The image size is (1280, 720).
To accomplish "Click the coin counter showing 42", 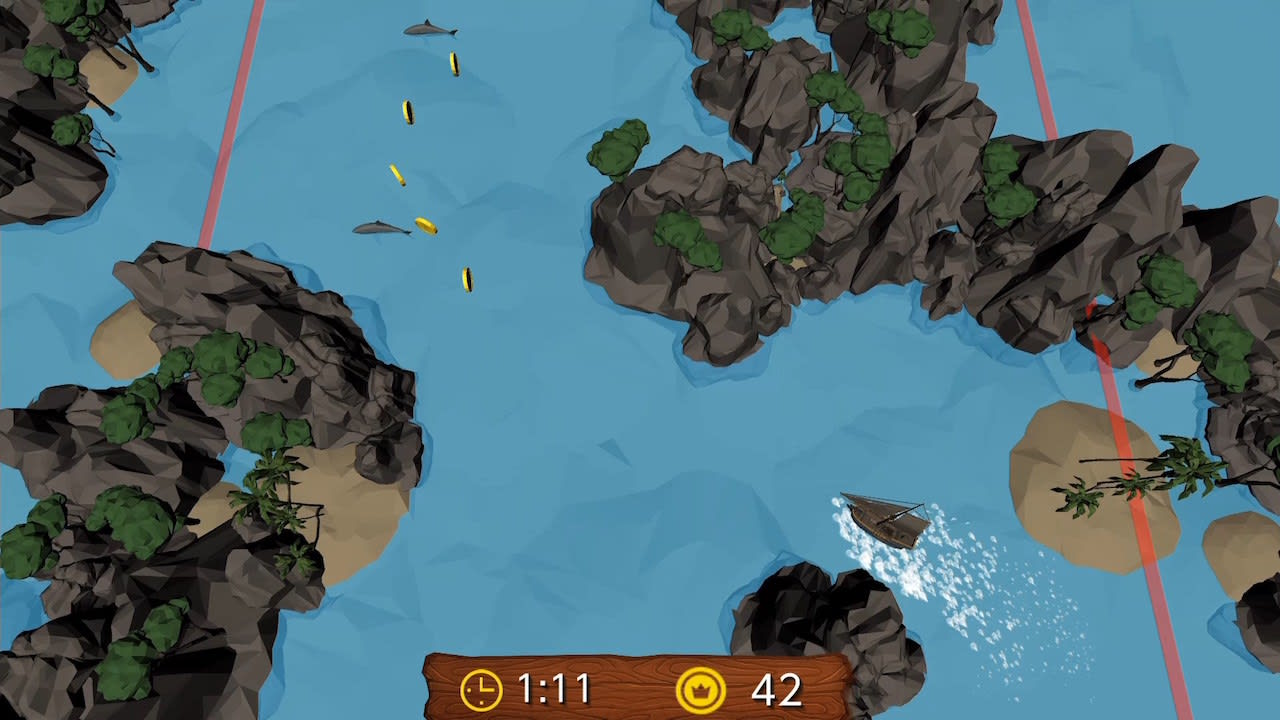I will (x=776, y=688).
